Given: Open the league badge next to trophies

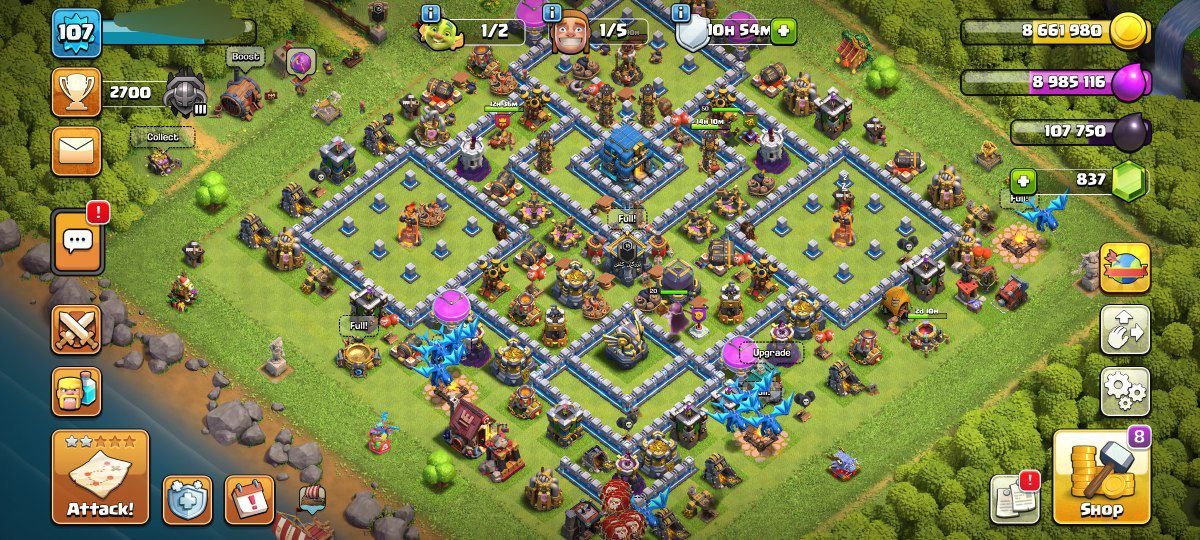Looking at the screenshot, I should click(x=186, y=93).
